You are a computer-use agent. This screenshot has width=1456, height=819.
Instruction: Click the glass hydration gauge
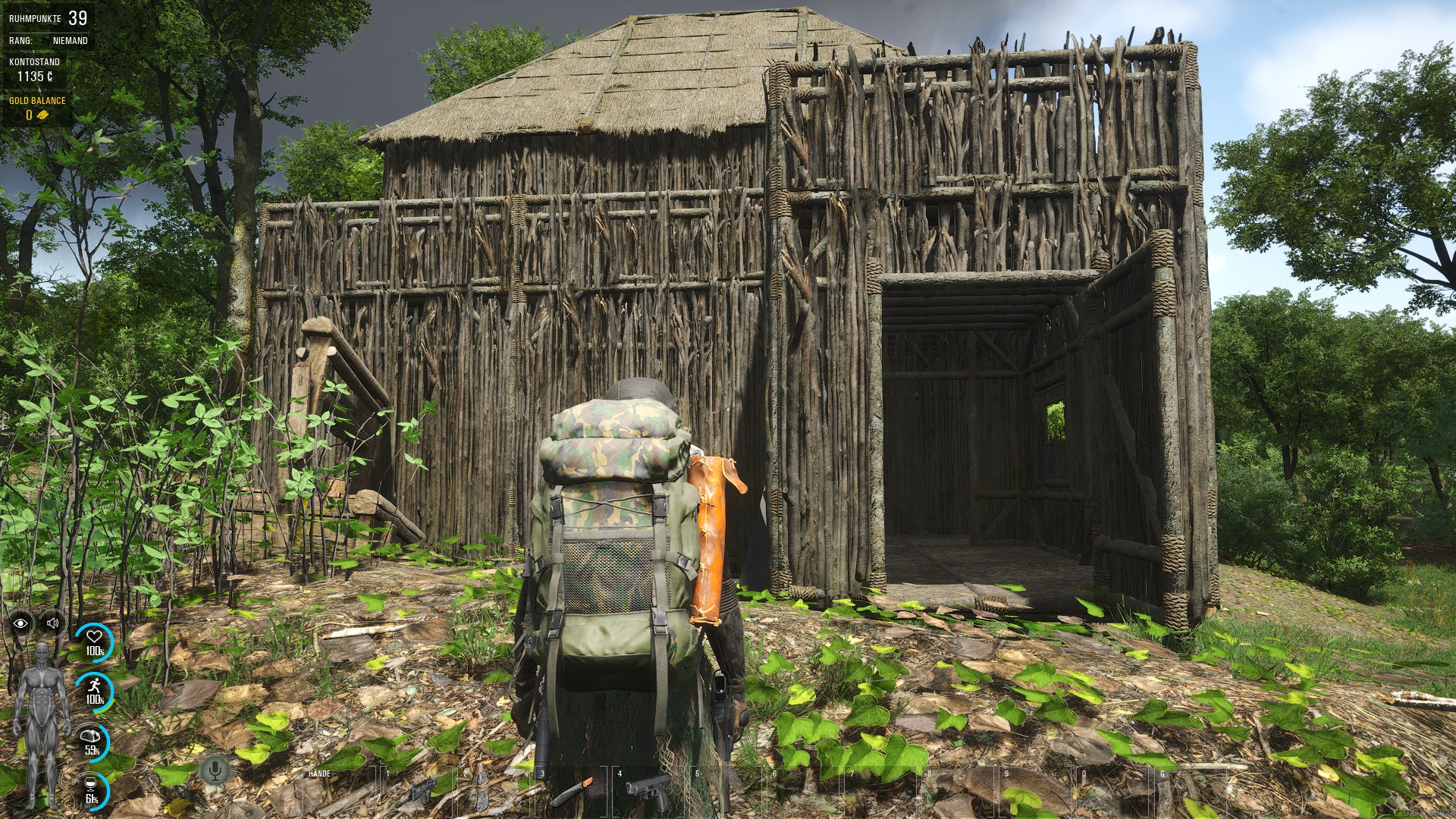click(93, 789)
